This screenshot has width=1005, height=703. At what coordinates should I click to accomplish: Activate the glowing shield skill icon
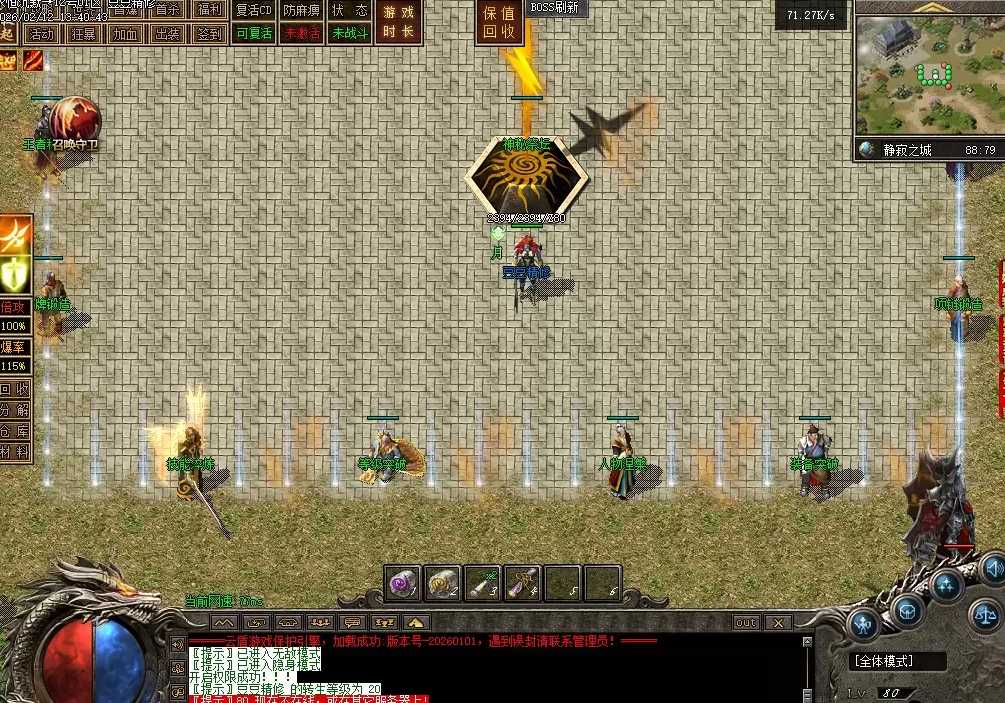coord(16,273)
